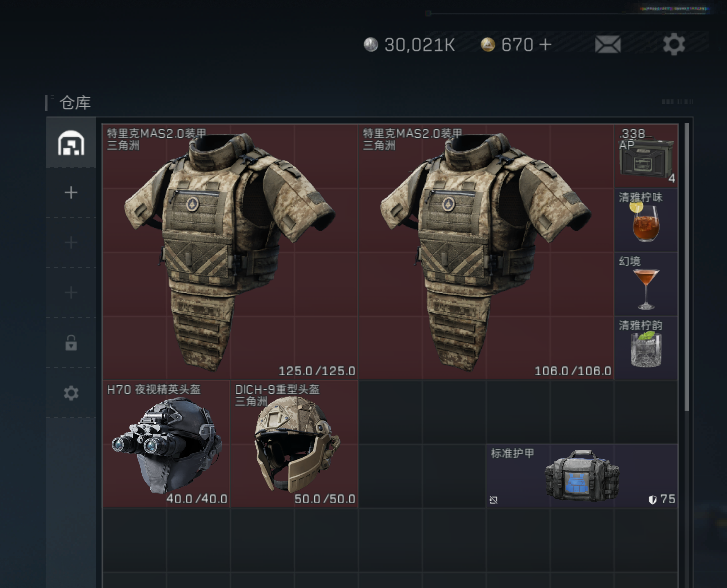Choose the 幻境 cocktail item

click(646, 284)
